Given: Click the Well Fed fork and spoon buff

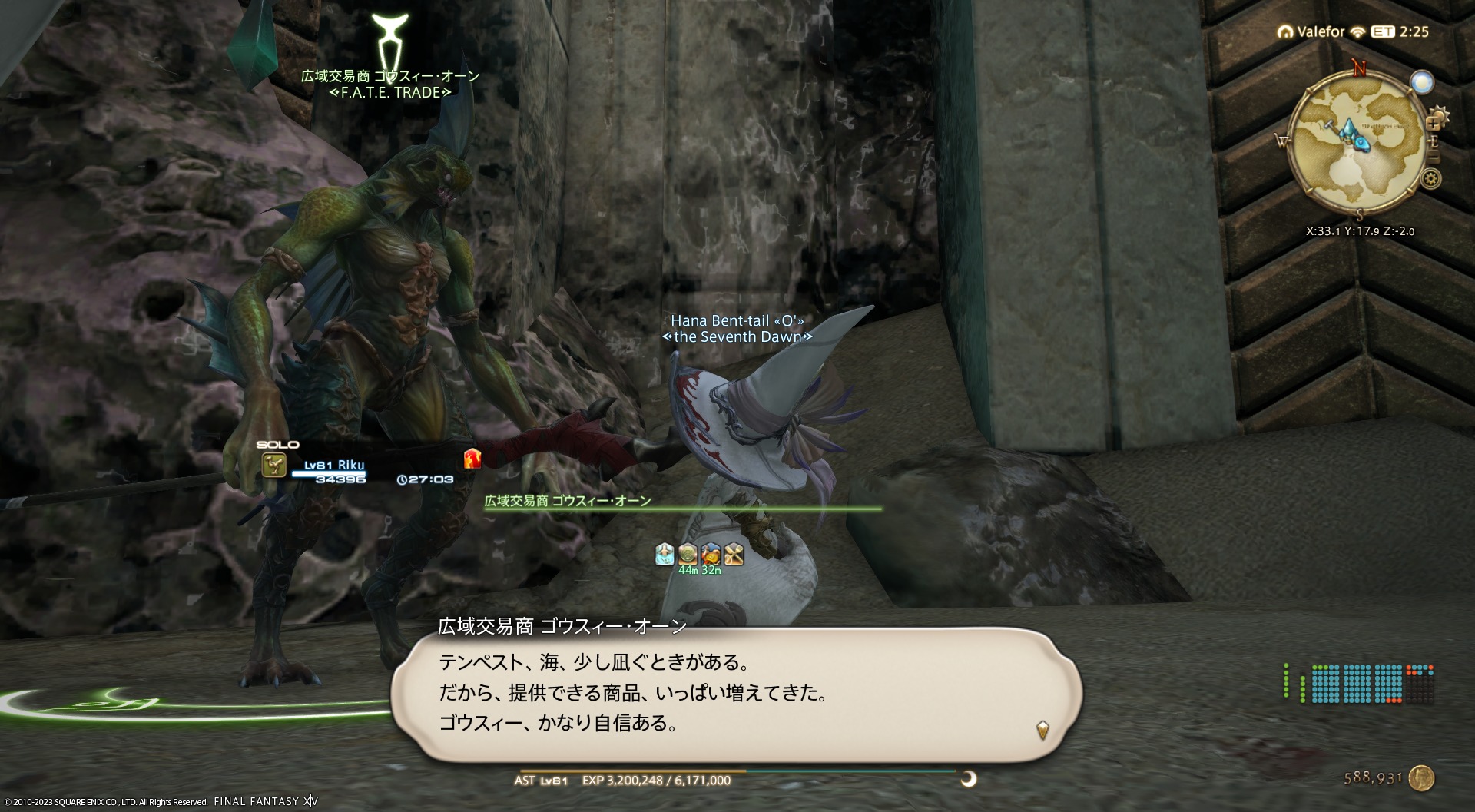Looking at the screenshot, I should pyautogui.click(x=734, y=554).
